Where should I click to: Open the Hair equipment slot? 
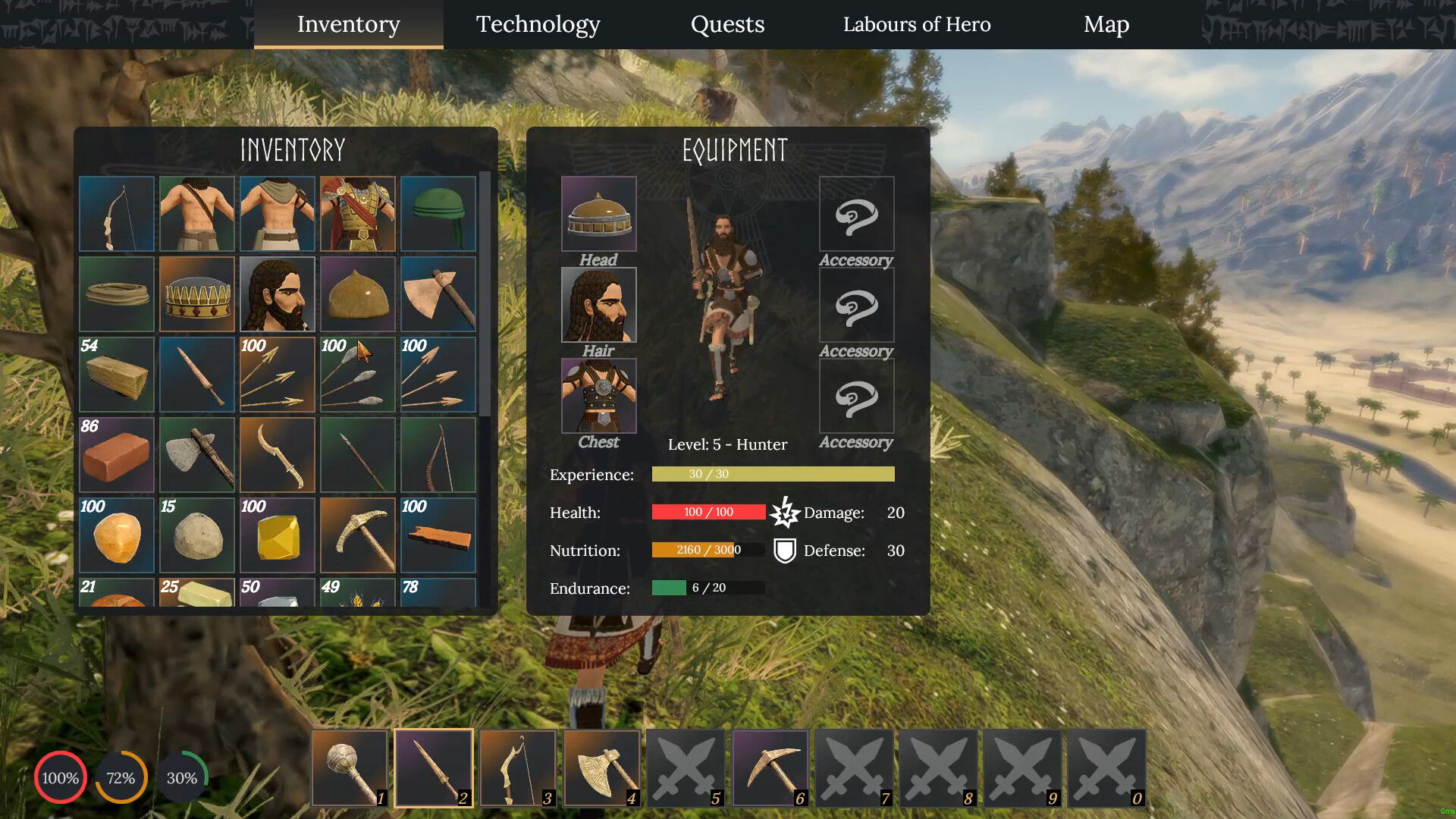pos(598,305)
